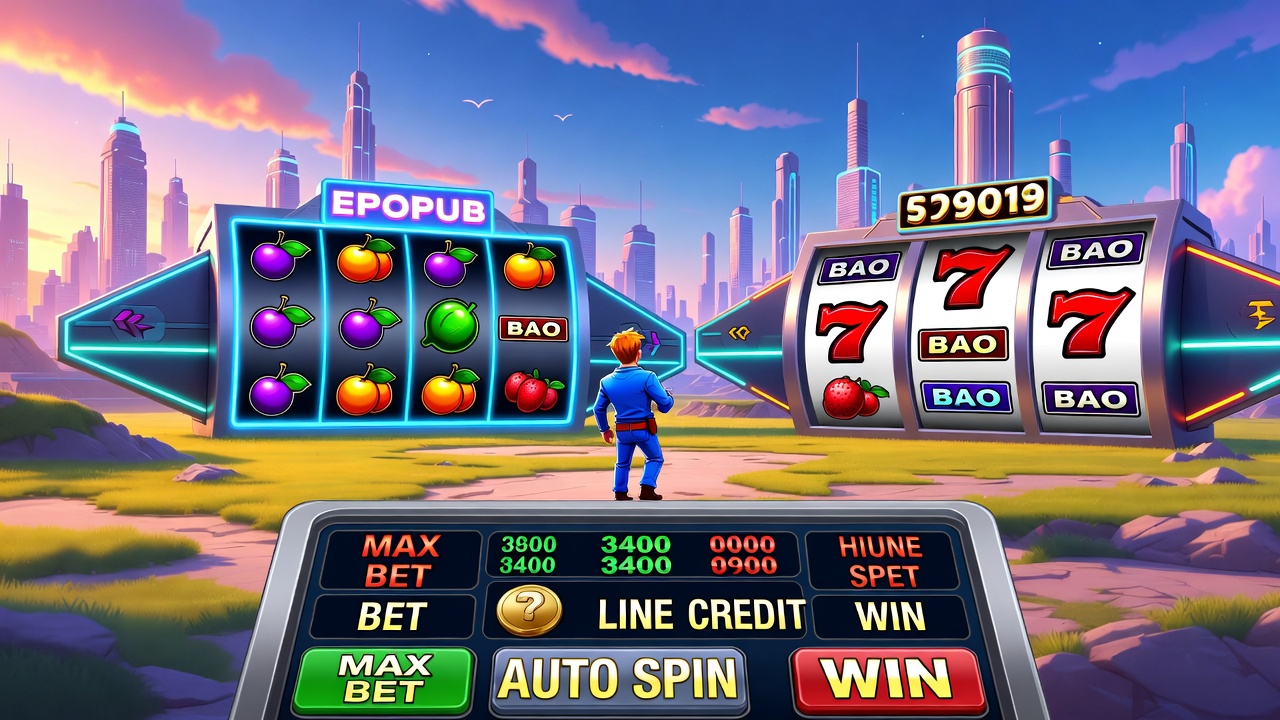Open help via the gold question mark coin
The height and width of the screenshot is (720, 1280).
click(529, 611)
